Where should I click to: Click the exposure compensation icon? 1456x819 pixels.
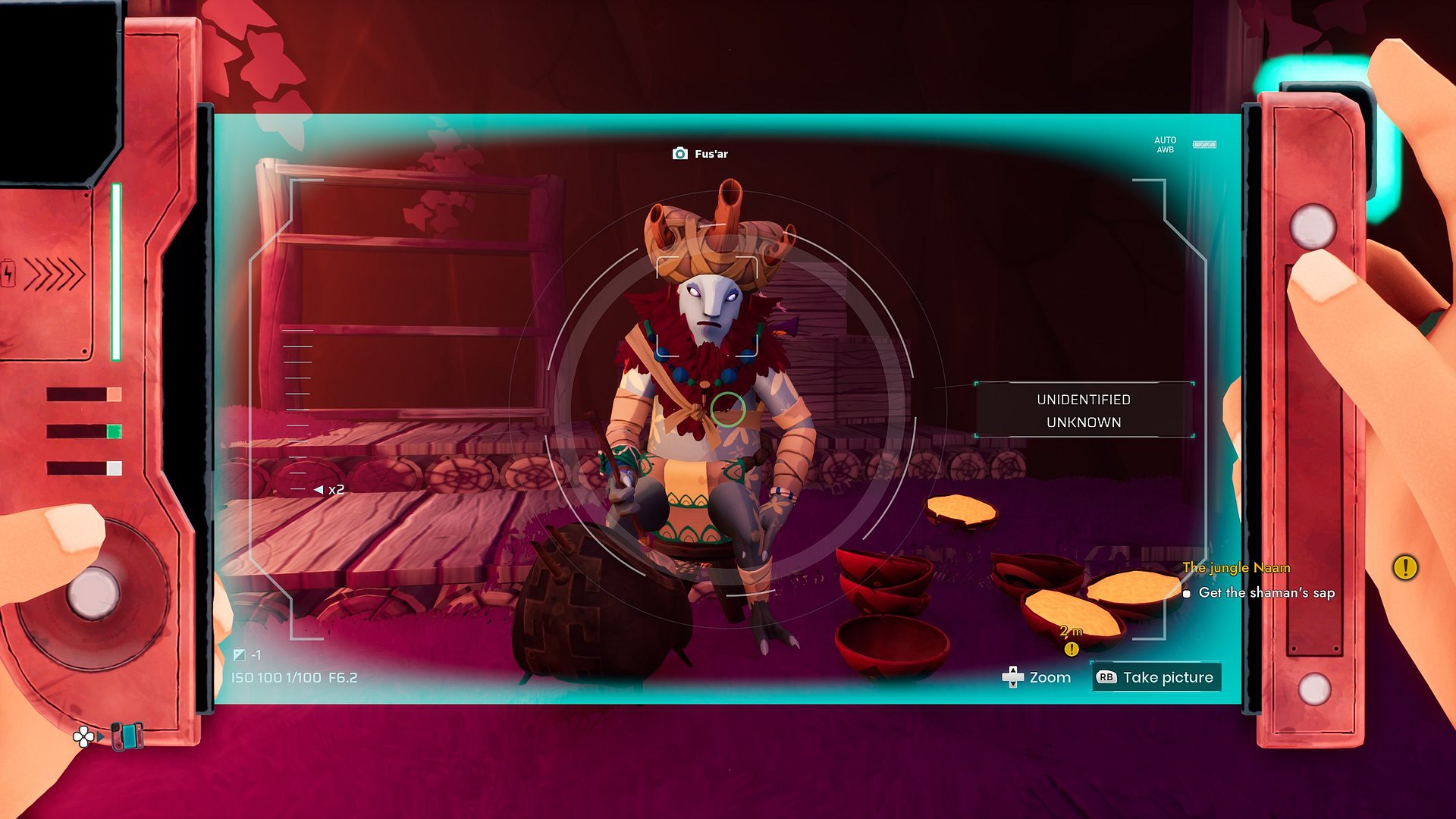click(240, 654)
